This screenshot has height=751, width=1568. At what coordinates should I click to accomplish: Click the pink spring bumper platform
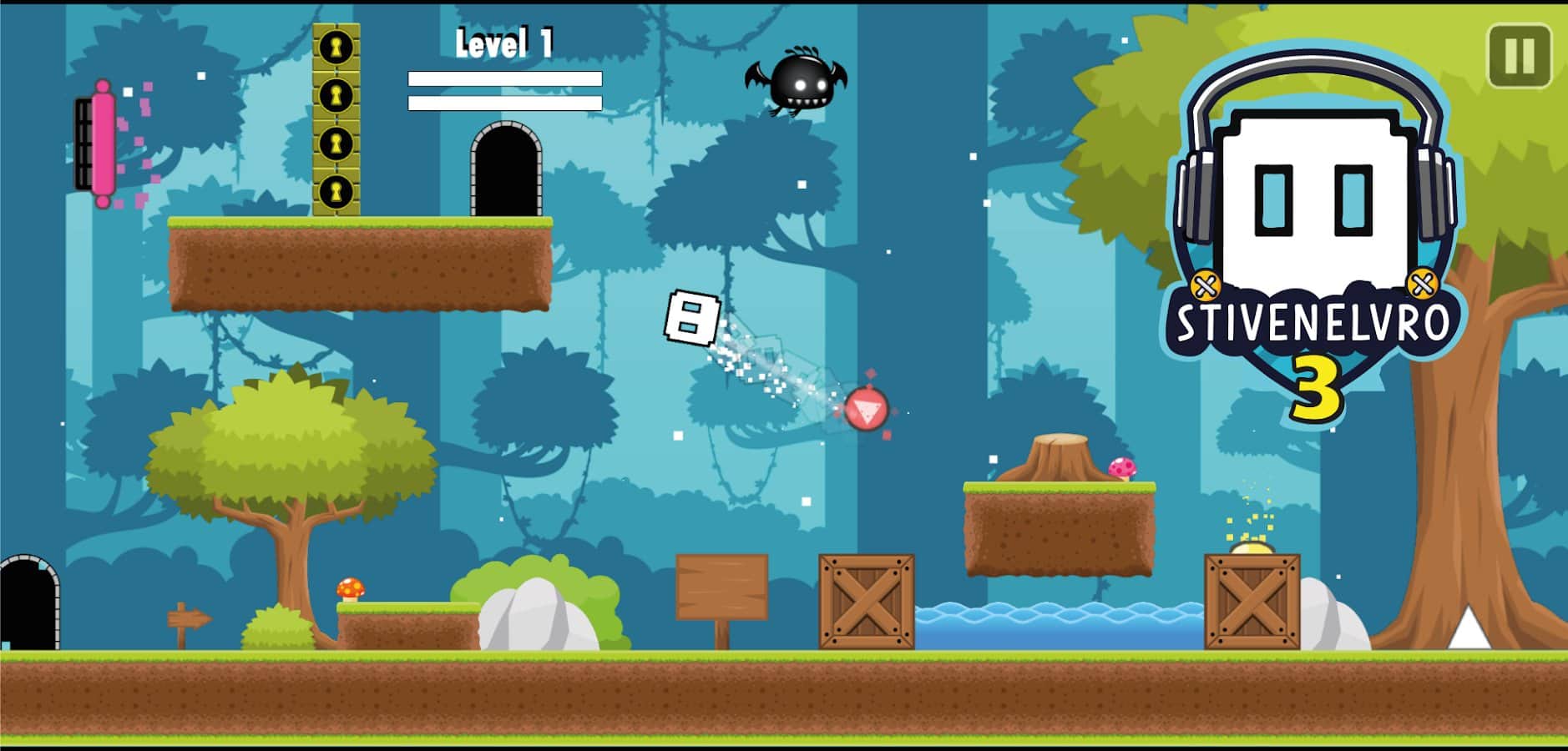[x=102, y=144]
